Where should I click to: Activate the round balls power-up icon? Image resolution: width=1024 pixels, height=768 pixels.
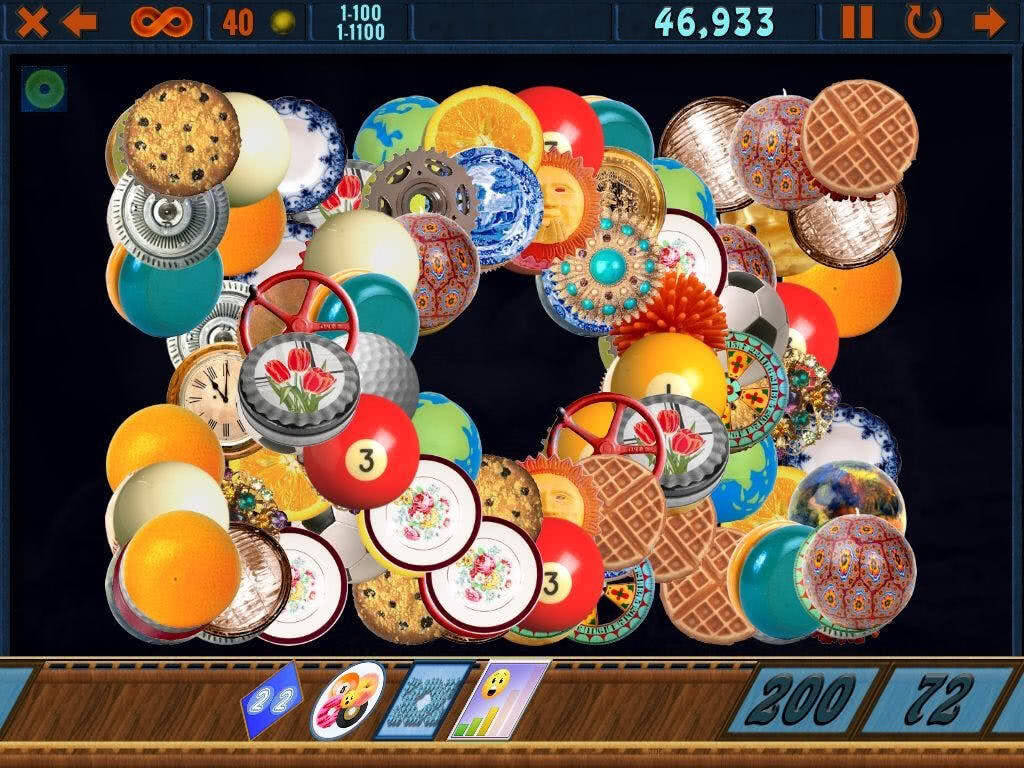[346, 701]
